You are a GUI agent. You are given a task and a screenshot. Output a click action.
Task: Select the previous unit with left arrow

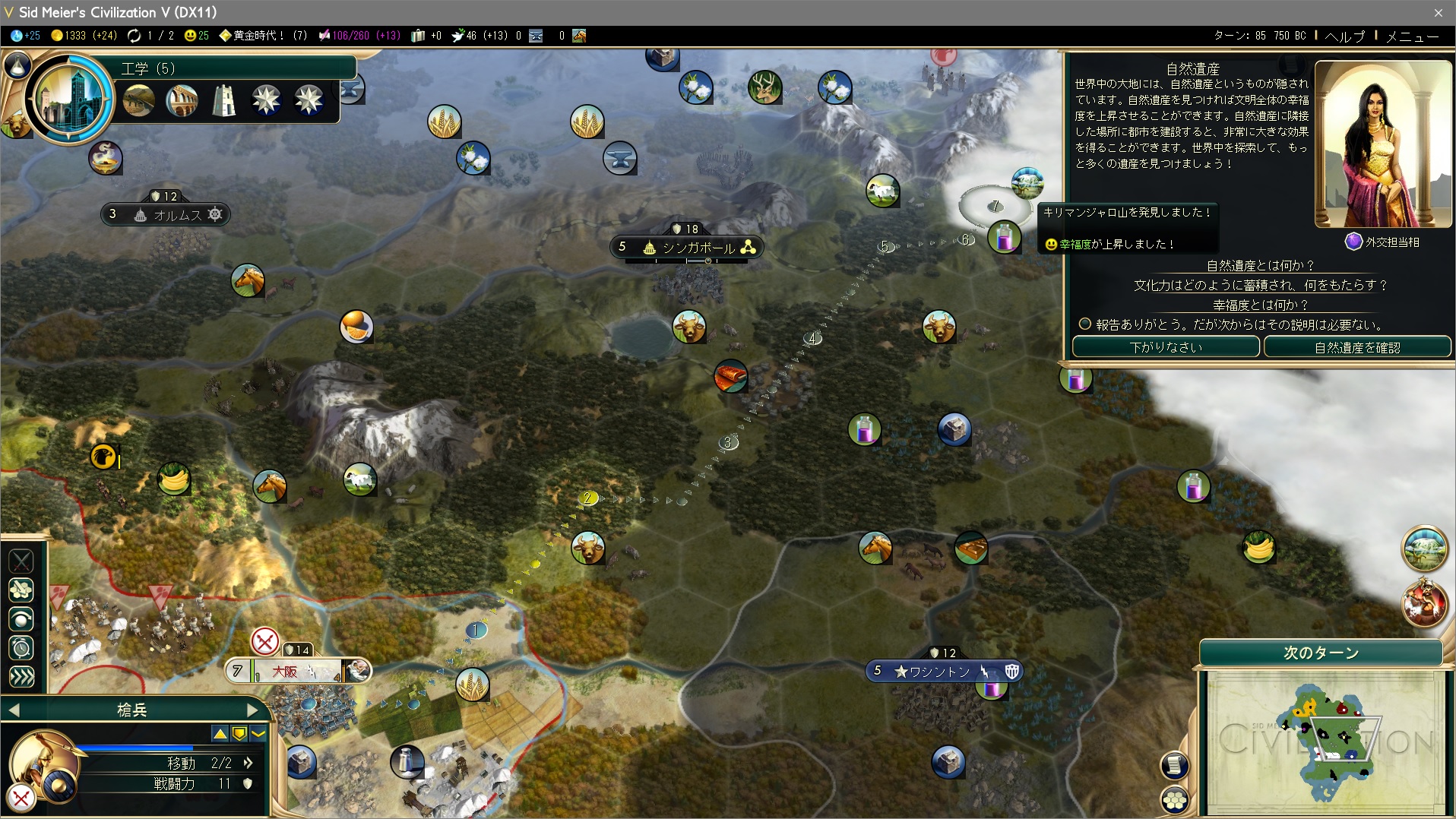click(x=14, y=710)
